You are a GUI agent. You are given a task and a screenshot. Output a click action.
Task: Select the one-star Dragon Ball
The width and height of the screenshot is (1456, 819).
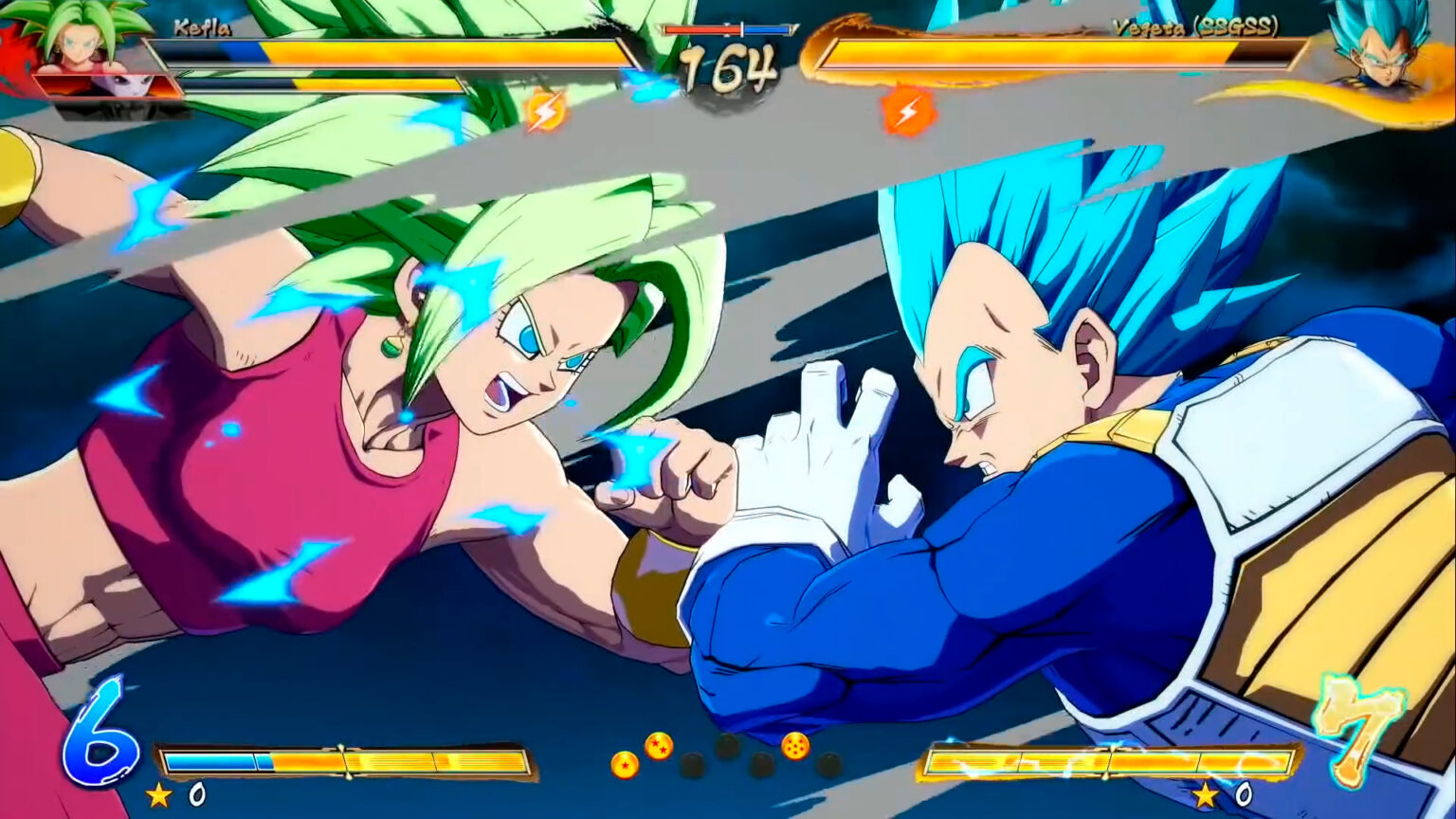pyautogui.click(x=626, y=766)
